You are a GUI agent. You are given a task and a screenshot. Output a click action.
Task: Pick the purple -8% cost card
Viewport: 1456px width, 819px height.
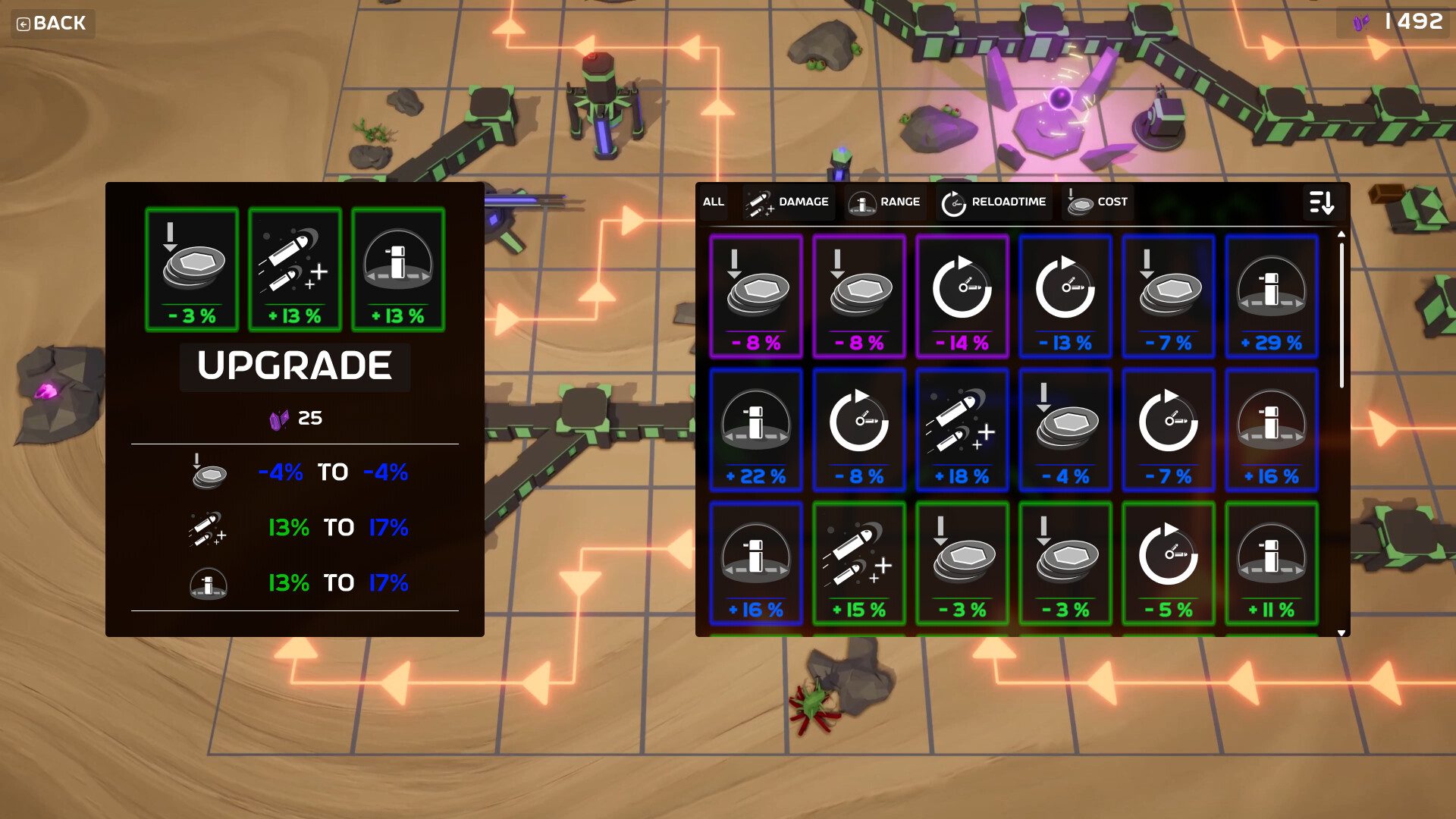point(756,296)
